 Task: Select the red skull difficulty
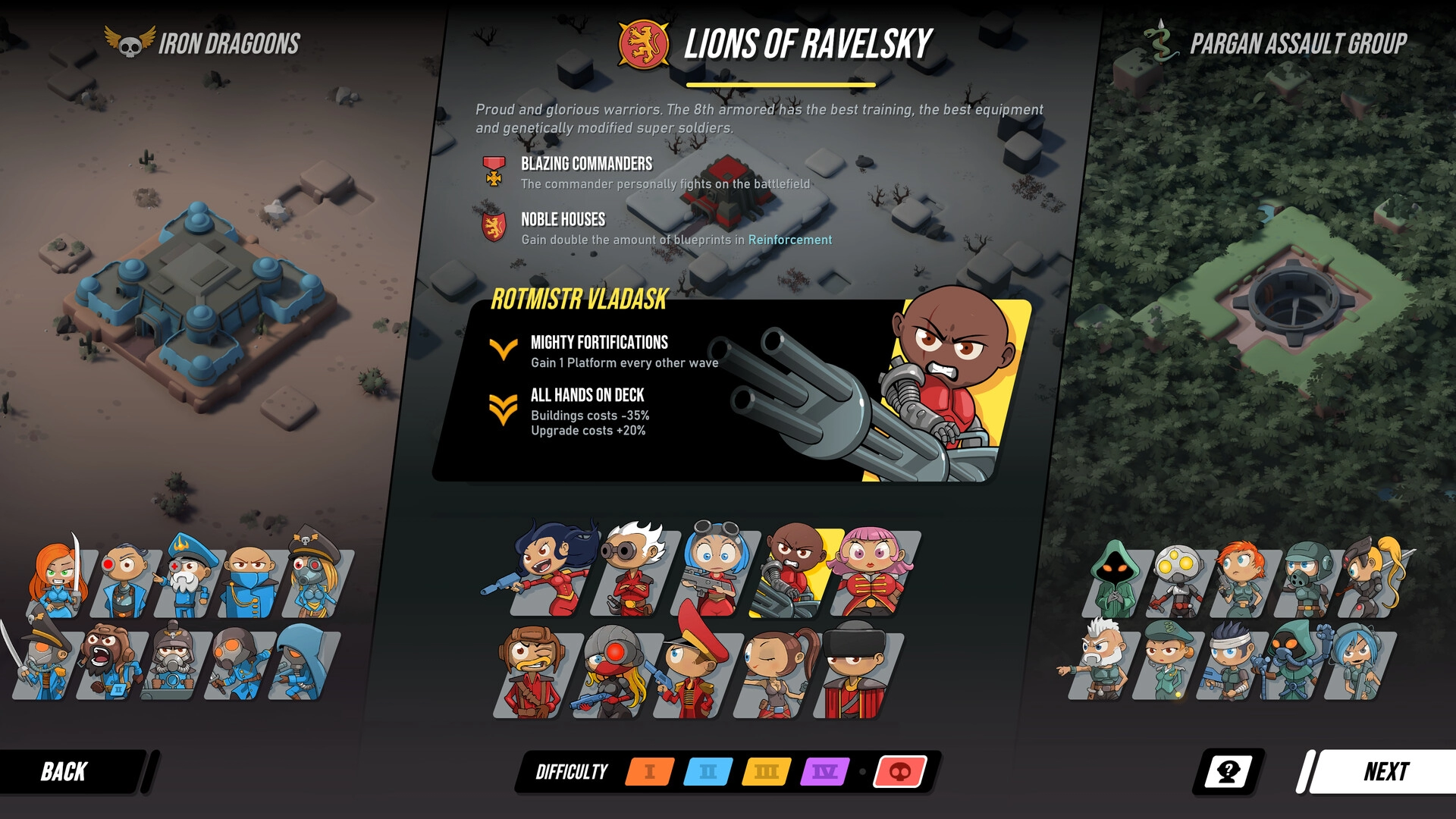pyautogui.click(x=900, y=772)
